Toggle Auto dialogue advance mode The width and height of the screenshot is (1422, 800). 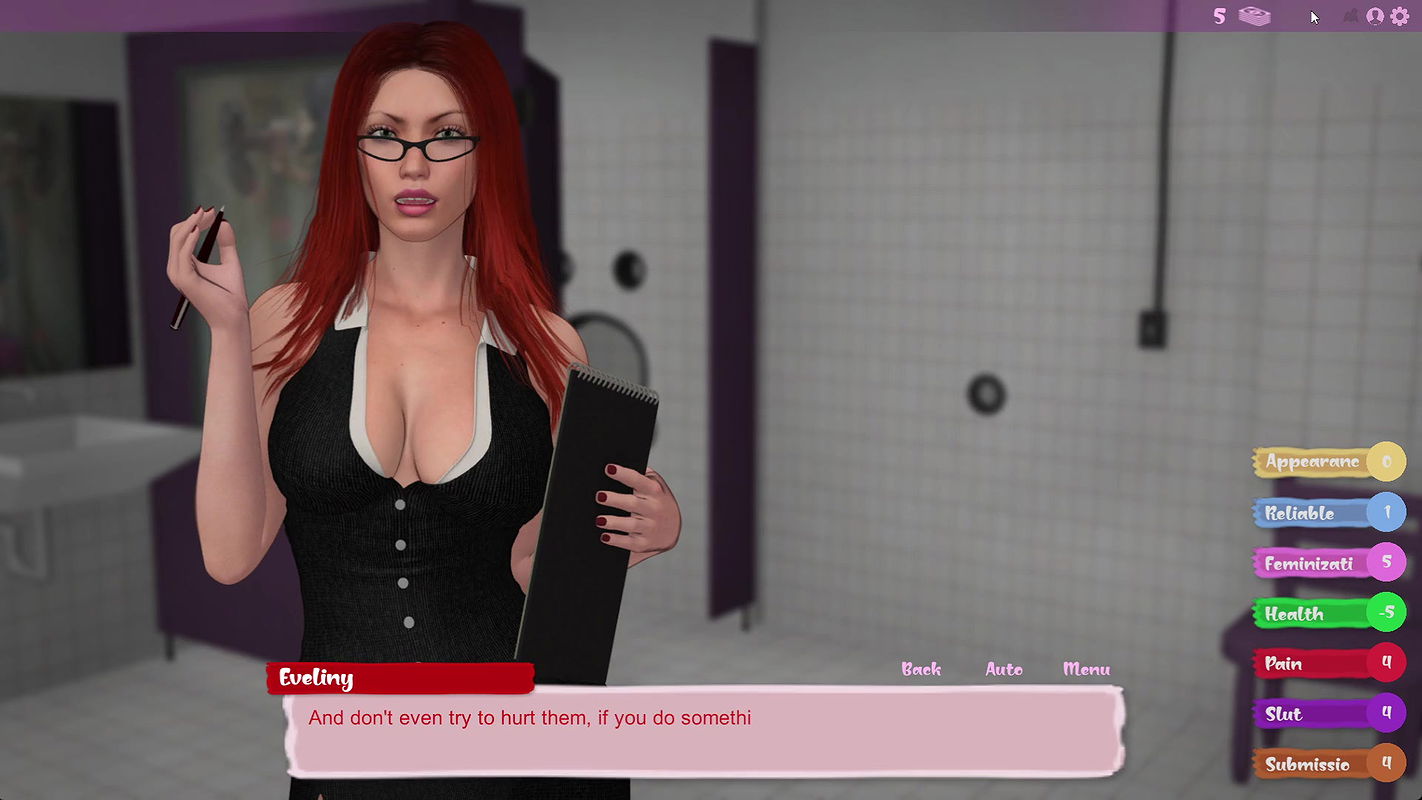coord(1004,670)
